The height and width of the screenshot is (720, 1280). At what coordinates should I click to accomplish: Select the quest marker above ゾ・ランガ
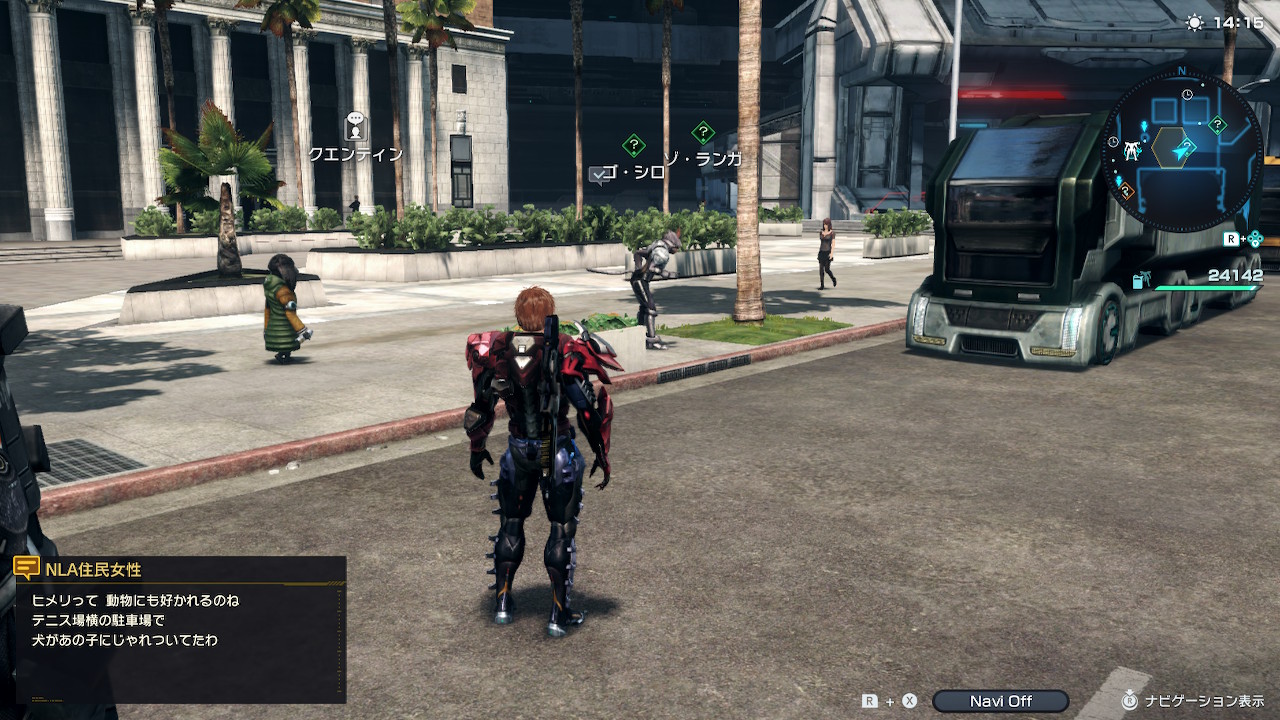pos(703,132)
